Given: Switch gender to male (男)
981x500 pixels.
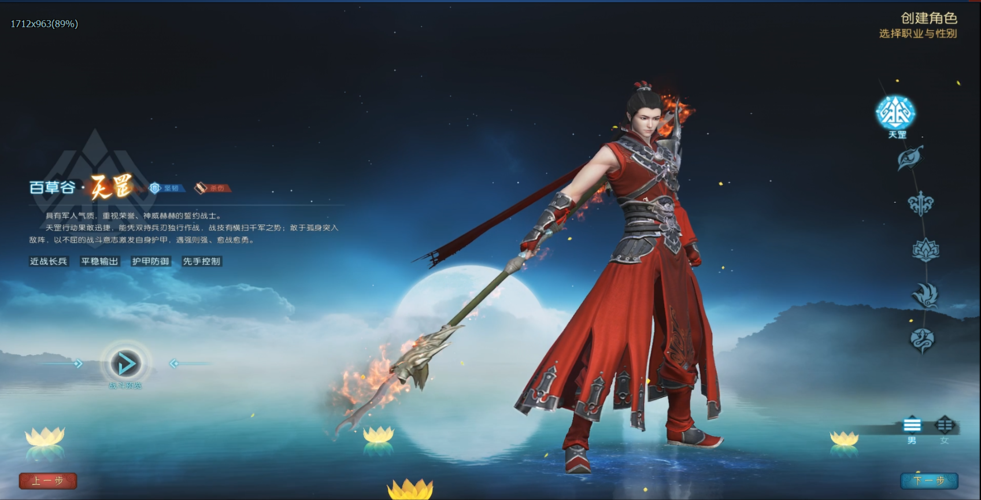Looking at the screenshot, I should click(912, 426).
